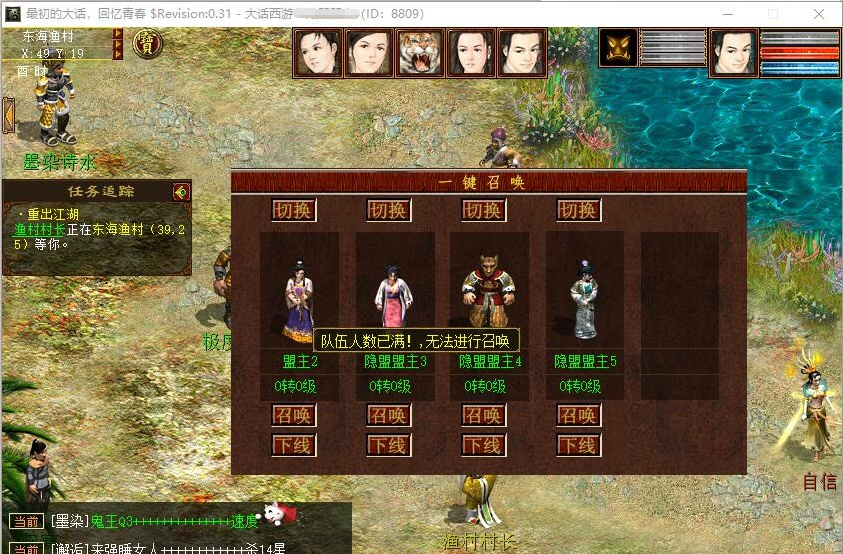Viewport: 843px width, 554px height.
Task: Collapse the 任务追踪 quest tracker panel
Action: [180, 191]
